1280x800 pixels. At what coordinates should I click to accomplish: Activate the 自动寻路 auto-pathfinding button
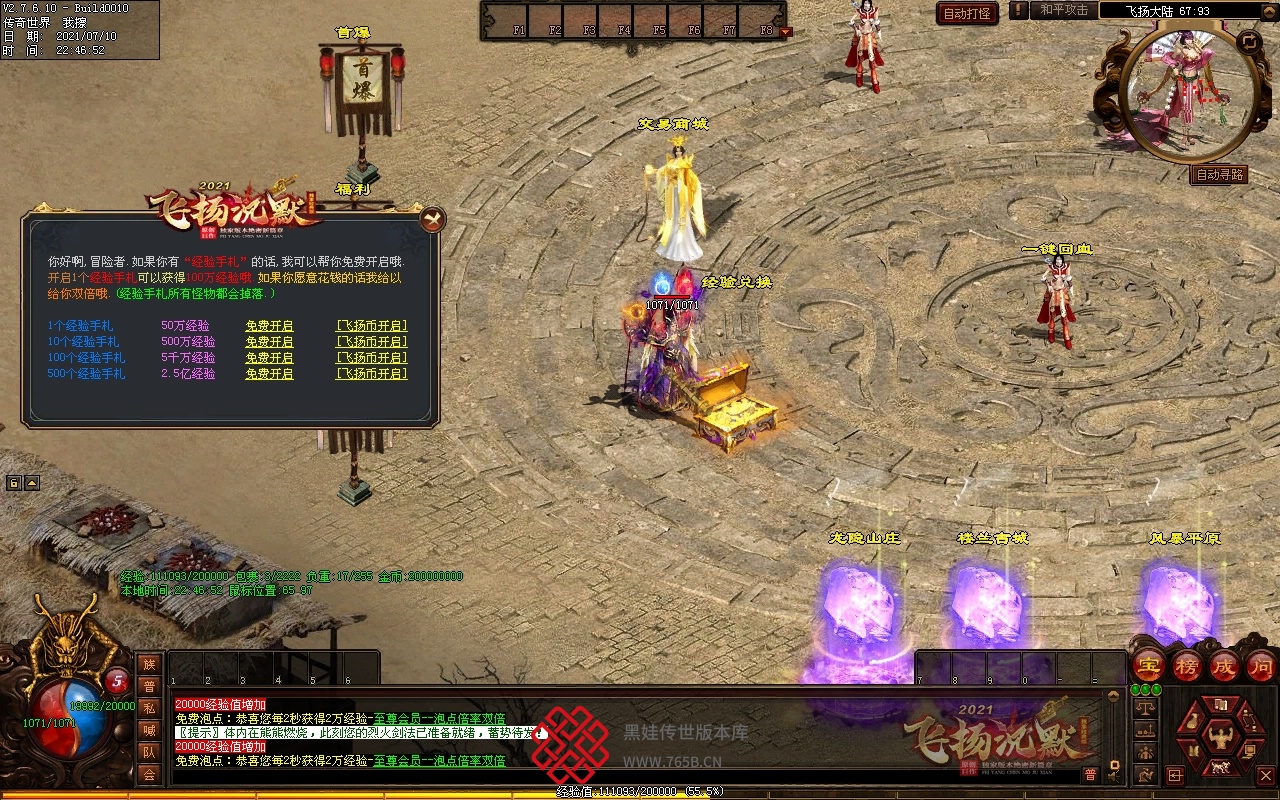click(x=1220, y=174)
